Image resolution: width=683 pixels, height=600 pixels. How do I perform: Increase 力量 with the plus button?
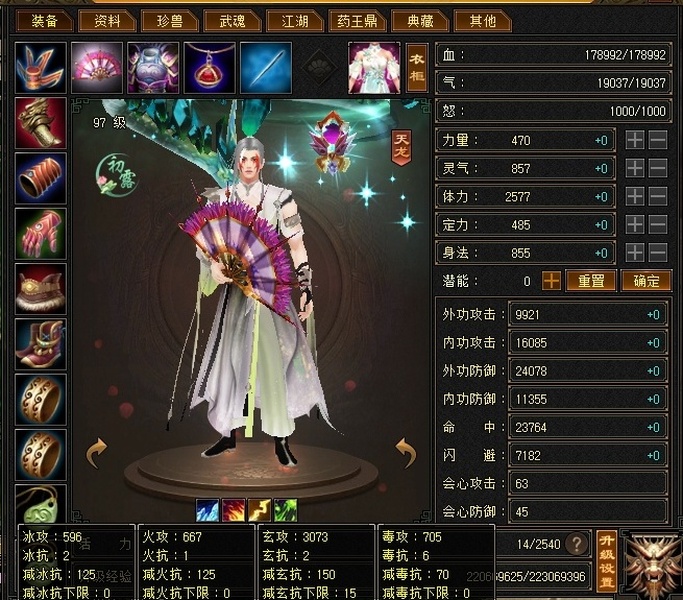(634, 141)
